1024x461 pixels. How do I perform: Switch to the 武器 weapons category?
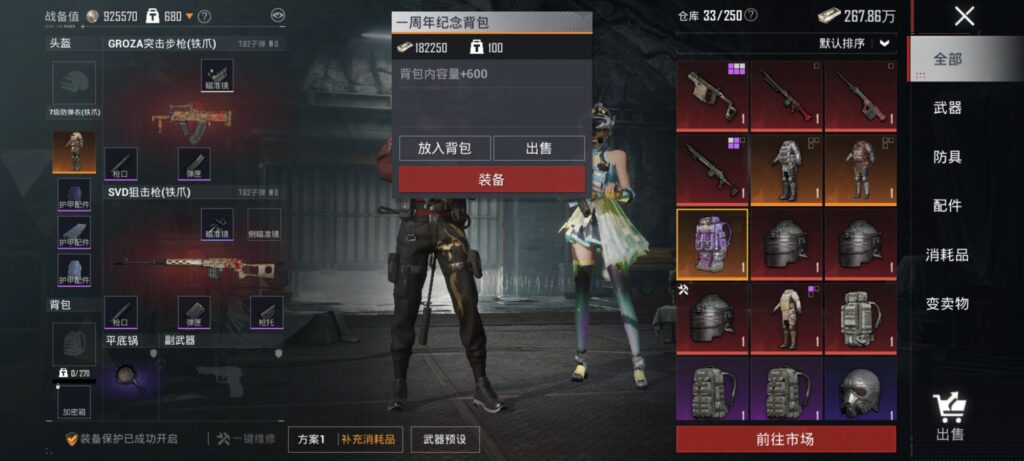(947, 107)
